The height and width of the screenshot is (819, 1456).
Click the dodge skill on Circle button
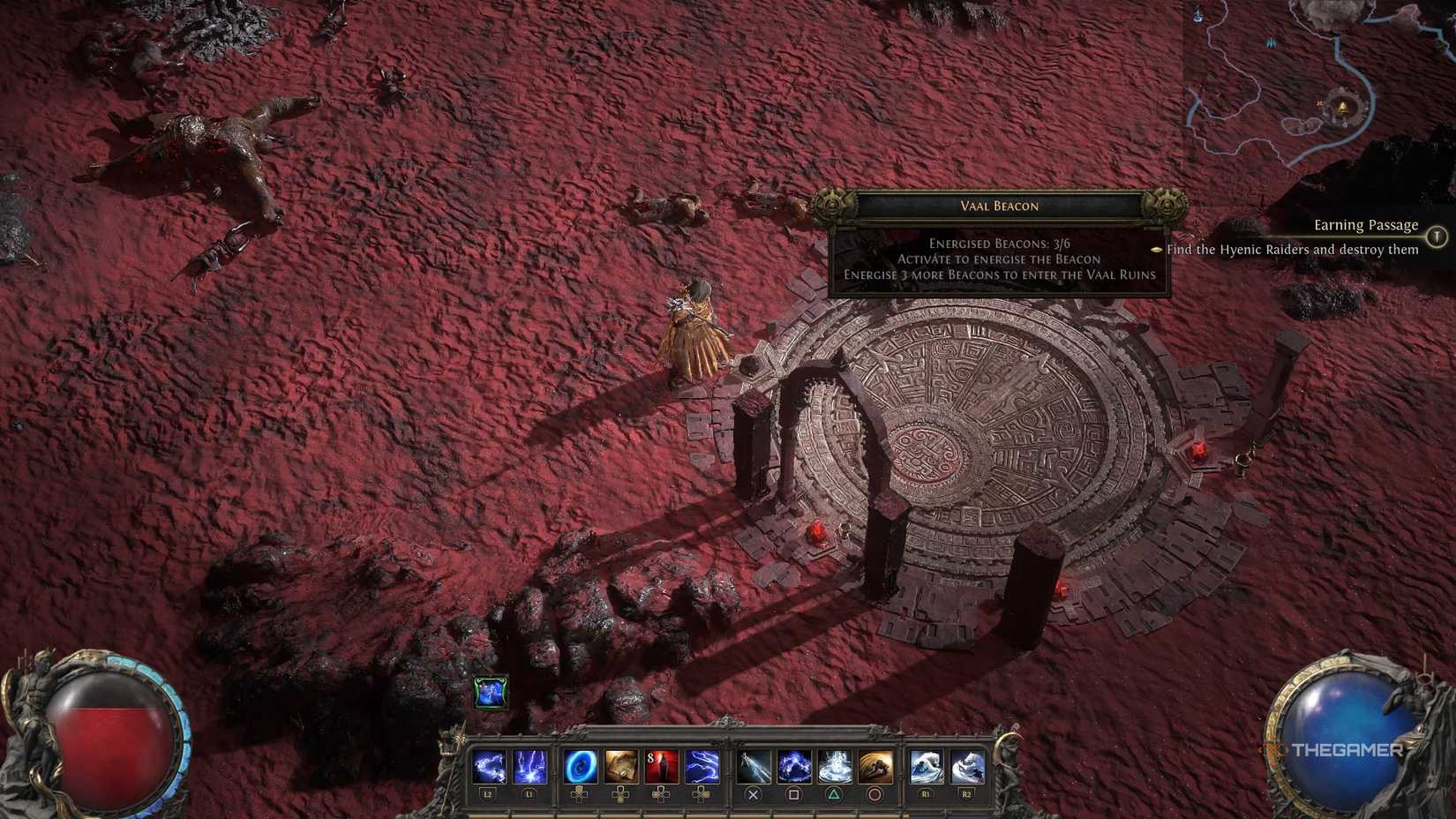click(x=874, y=766)
